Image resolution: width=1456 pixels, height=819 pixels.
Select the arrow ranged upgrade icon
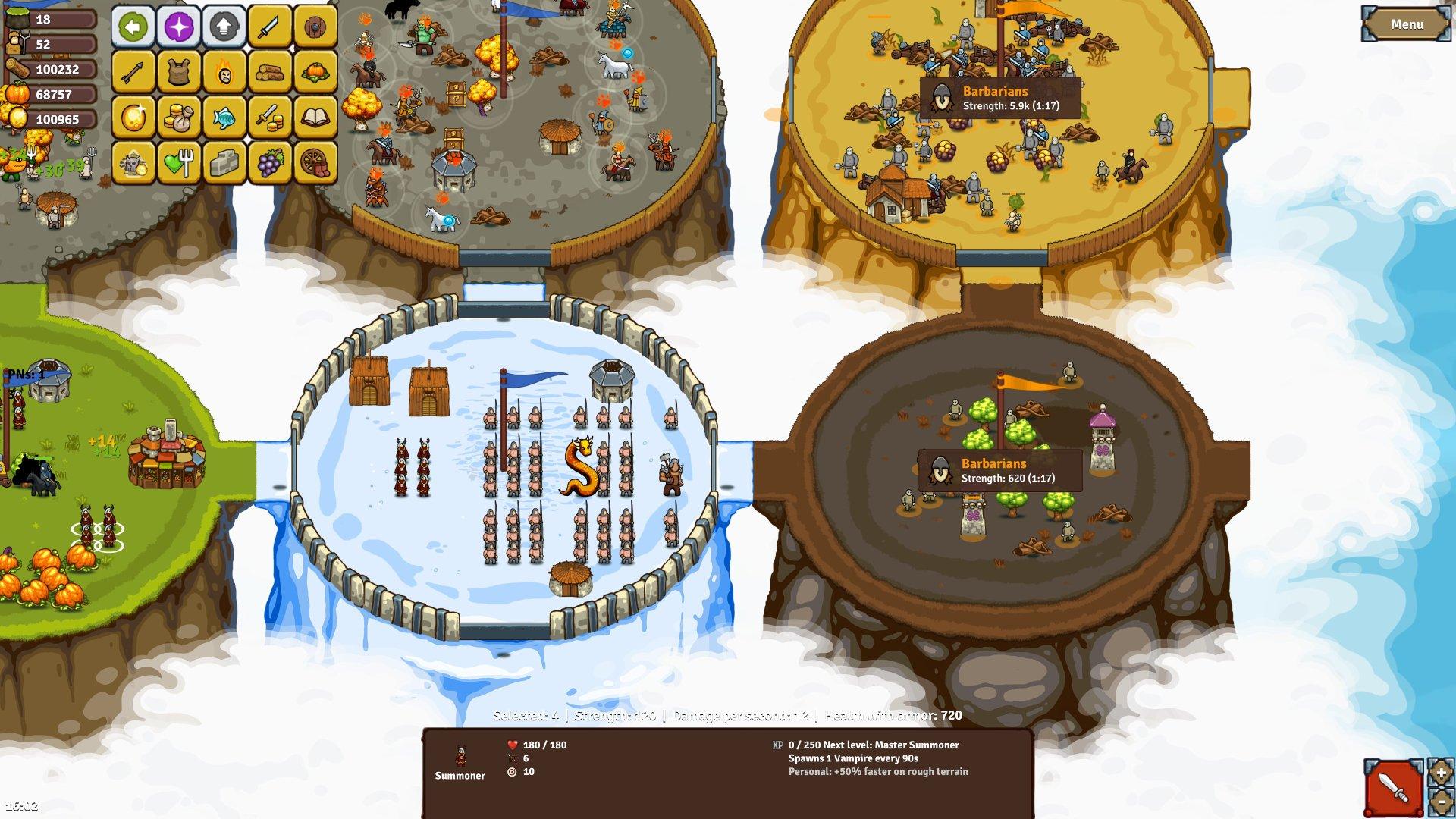tap(132, 72)
